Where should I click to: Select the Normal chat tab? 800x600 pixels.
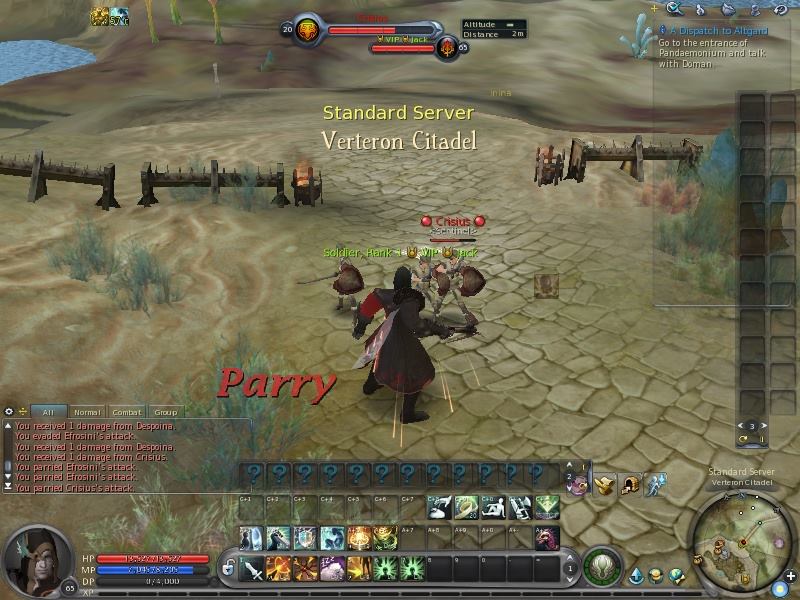coord(87,412)
